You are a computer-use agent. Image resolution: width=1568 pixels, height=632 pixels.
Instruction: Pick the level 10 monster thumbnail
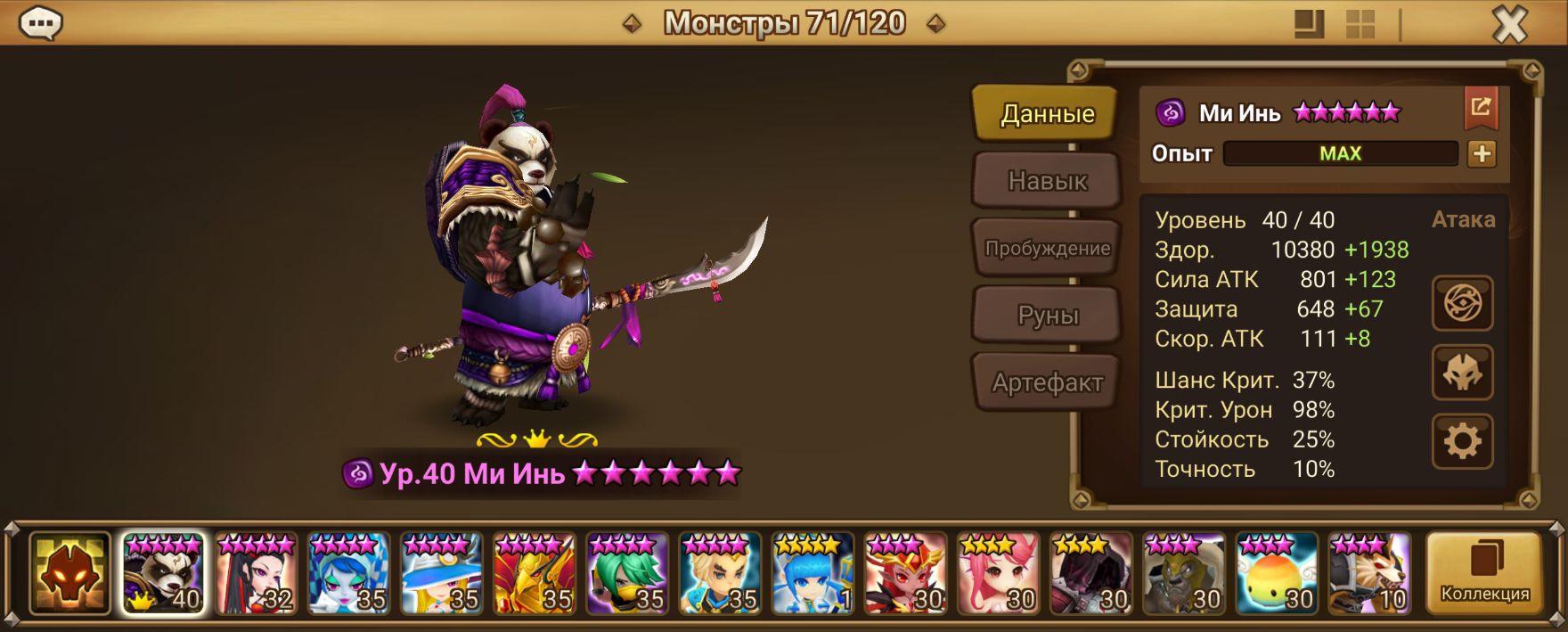pyautogui.click(x=1369, y=574)
